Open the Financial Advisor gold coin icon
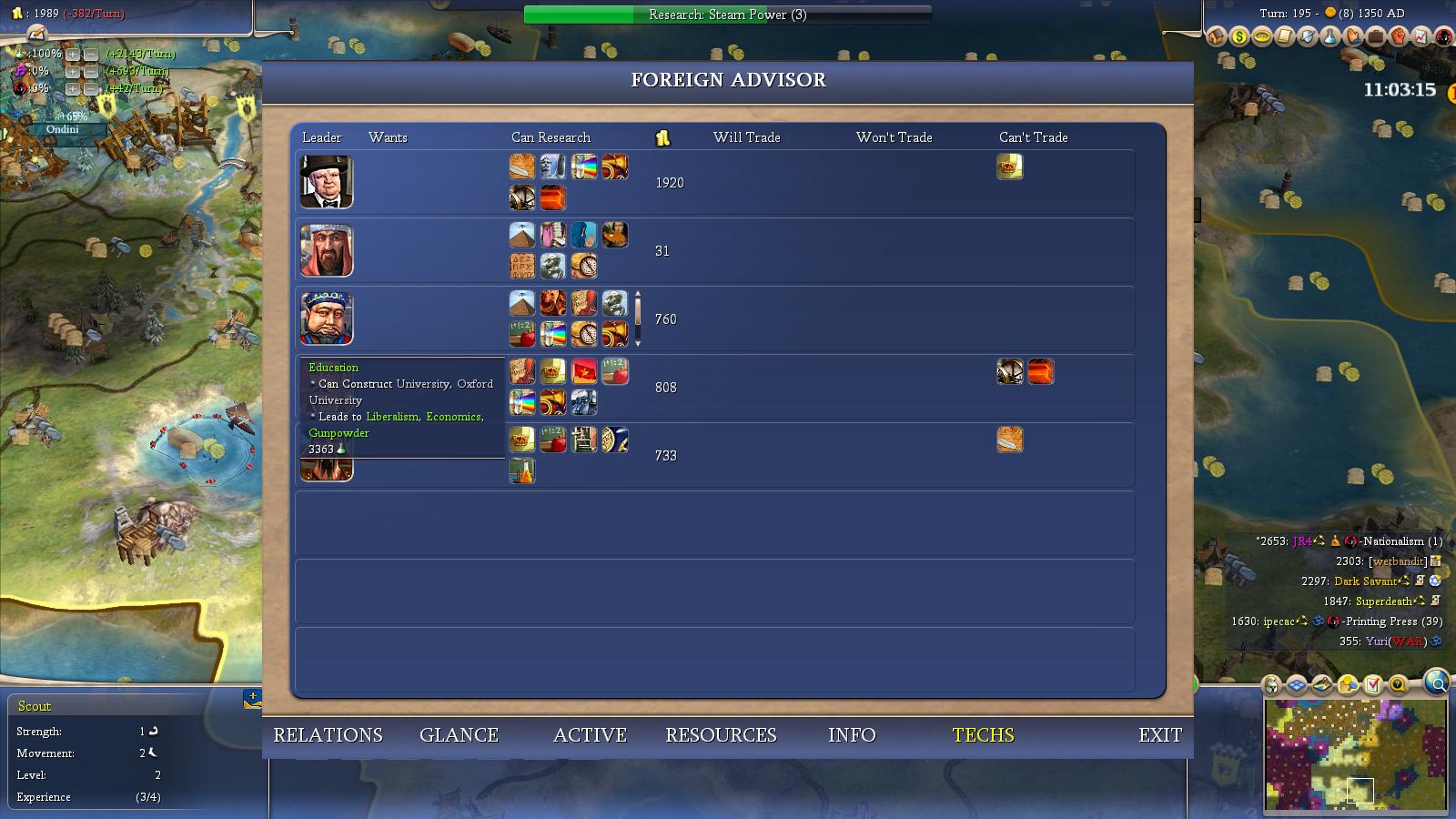Screen dimensions: 1456x819 pos(1238,38)
